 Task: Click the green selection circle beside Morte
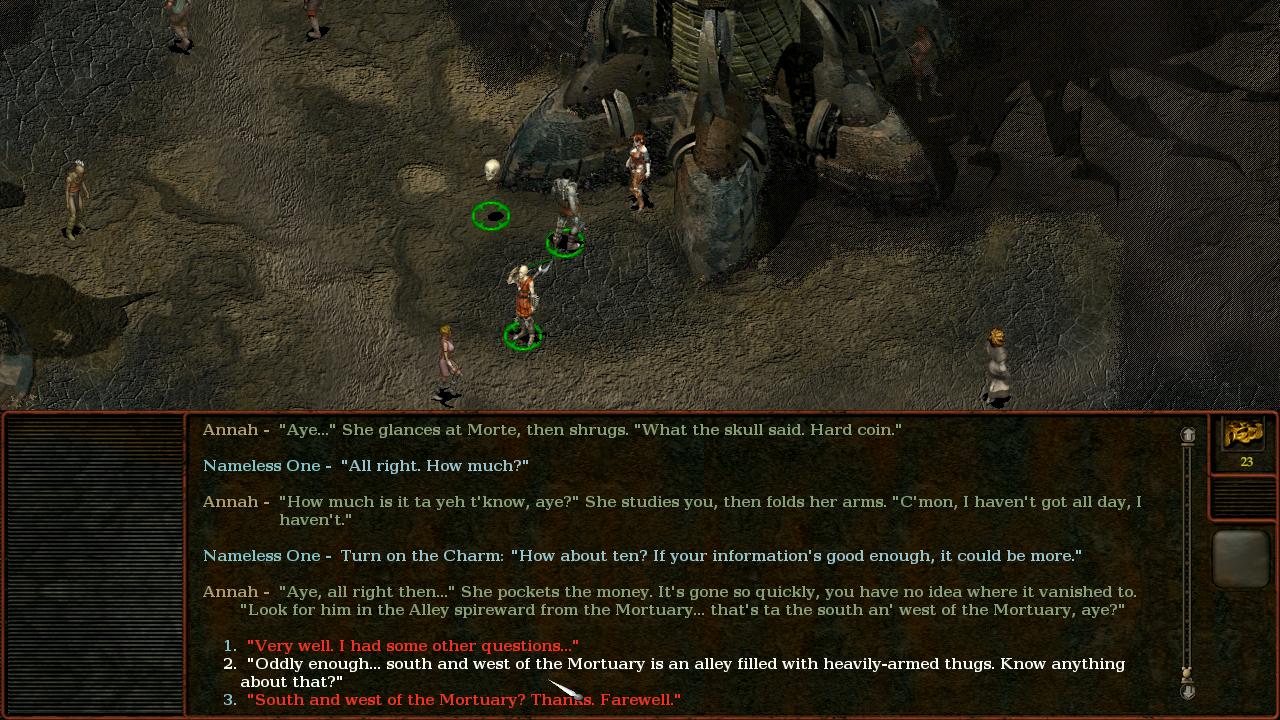point(491,215)
